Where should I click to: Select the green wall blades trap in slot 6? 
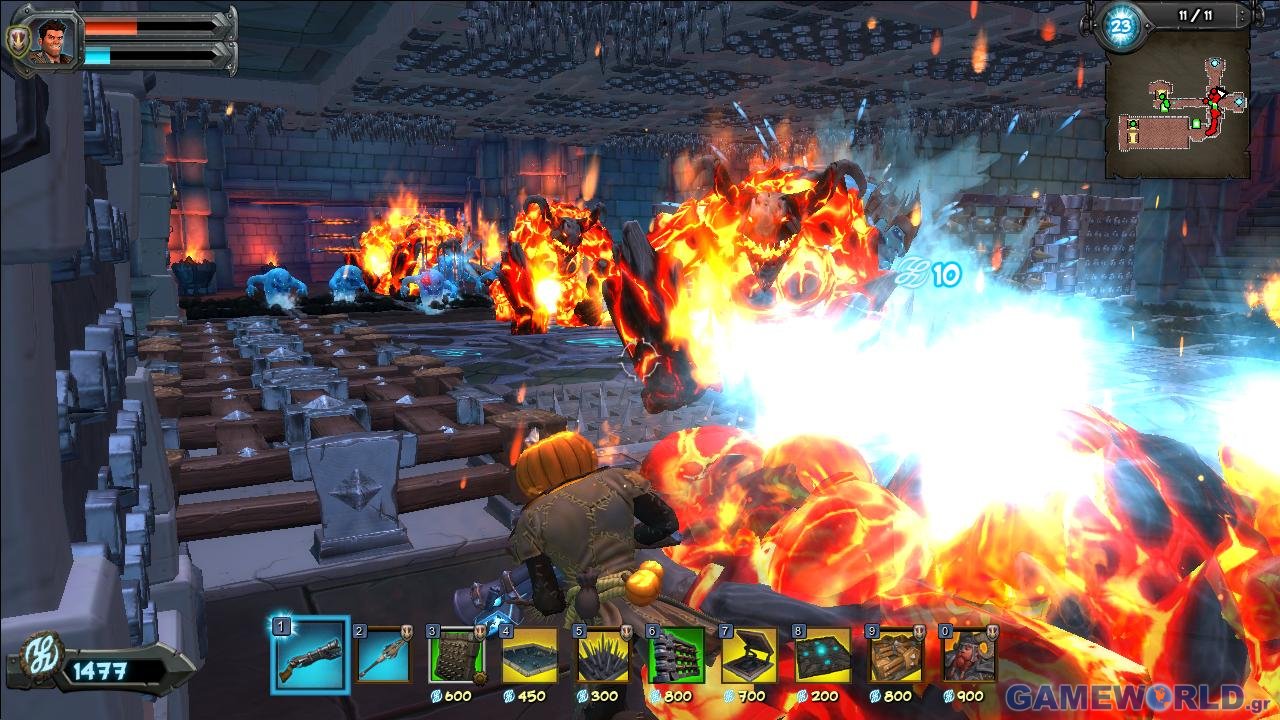point(676,656)
